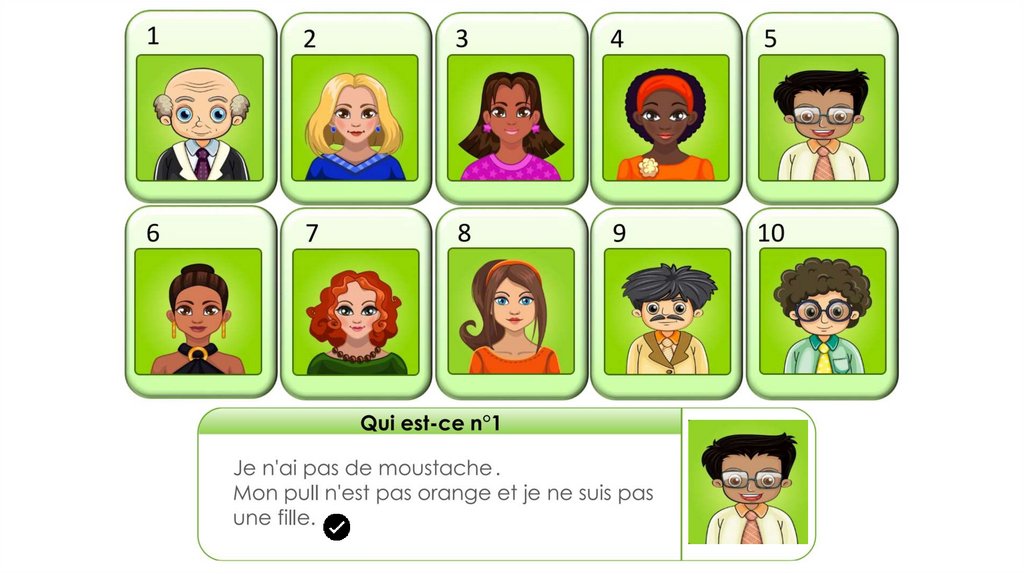Image resolution: width=1024 pixels, height=574 pixels.
Task: Choose card 8, brunette with orange top
Action: click(x=511, y=311)
